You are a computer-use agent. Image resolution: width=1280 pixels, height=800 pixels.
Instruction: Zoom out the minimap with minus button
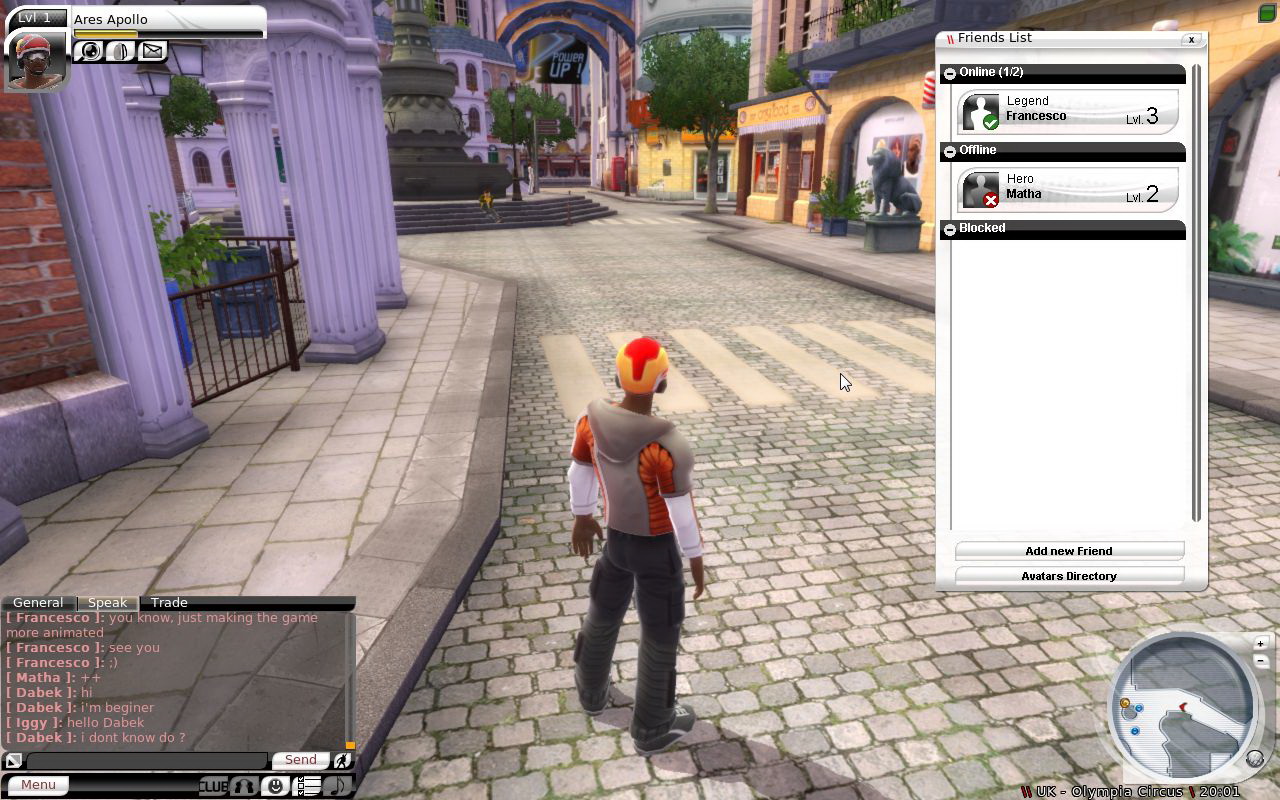point(1260,660)
